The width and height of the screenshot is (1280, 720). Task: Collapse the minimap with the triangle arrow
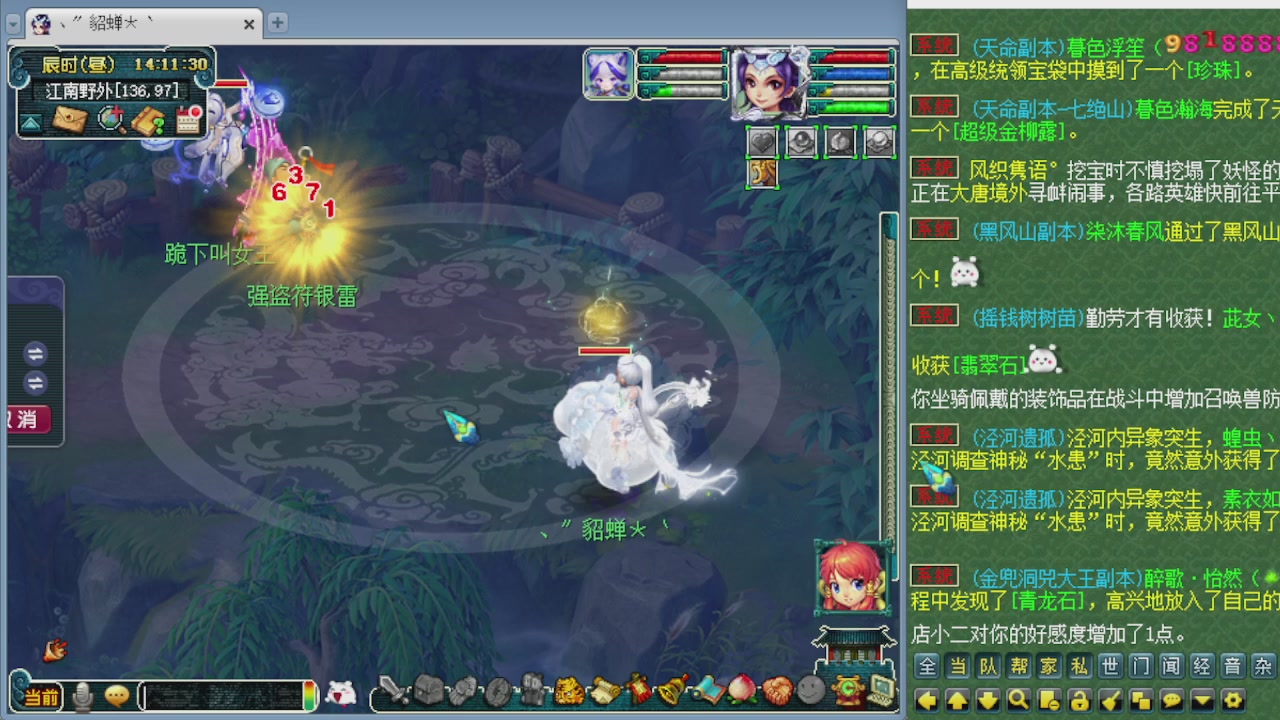(x=30, y=122)
